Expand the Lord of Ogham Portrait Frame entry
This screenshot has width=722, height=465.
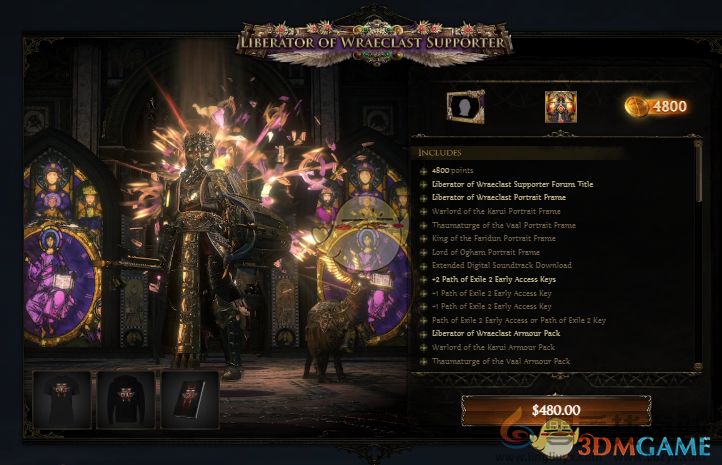point(424,252)
